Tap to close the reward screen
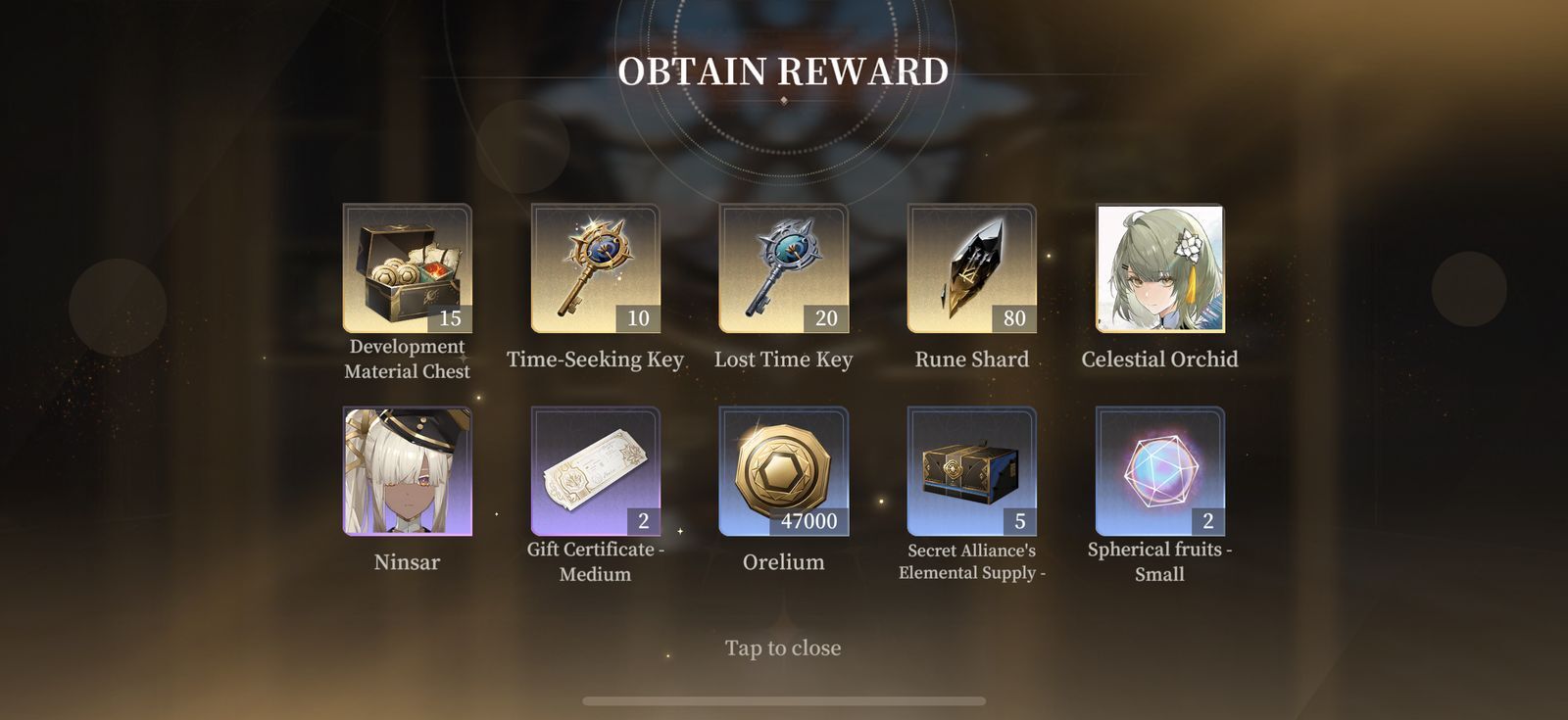 (783, 648)
